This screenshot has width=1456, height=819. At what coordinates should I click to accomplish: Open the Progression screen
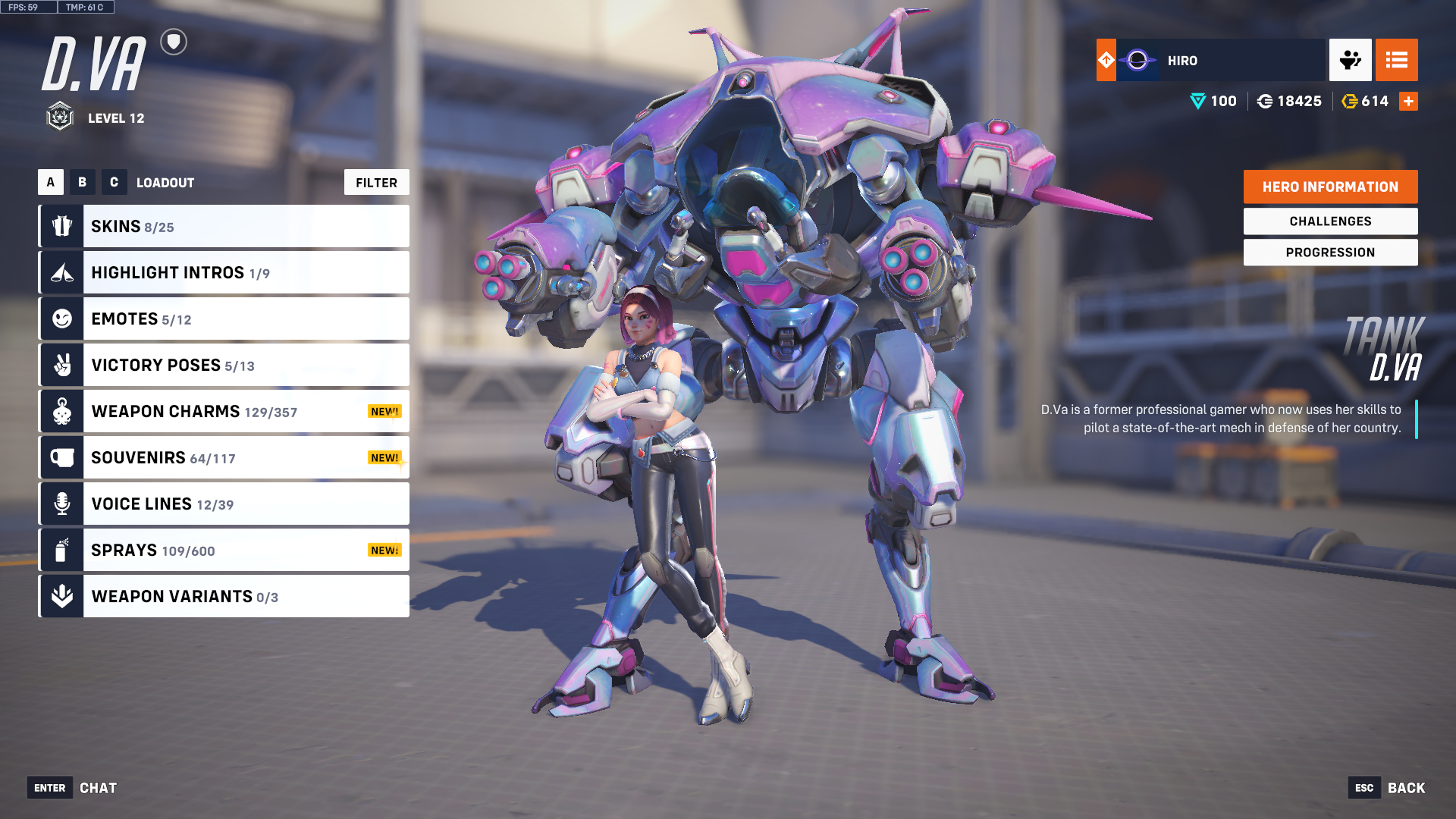1330,253
